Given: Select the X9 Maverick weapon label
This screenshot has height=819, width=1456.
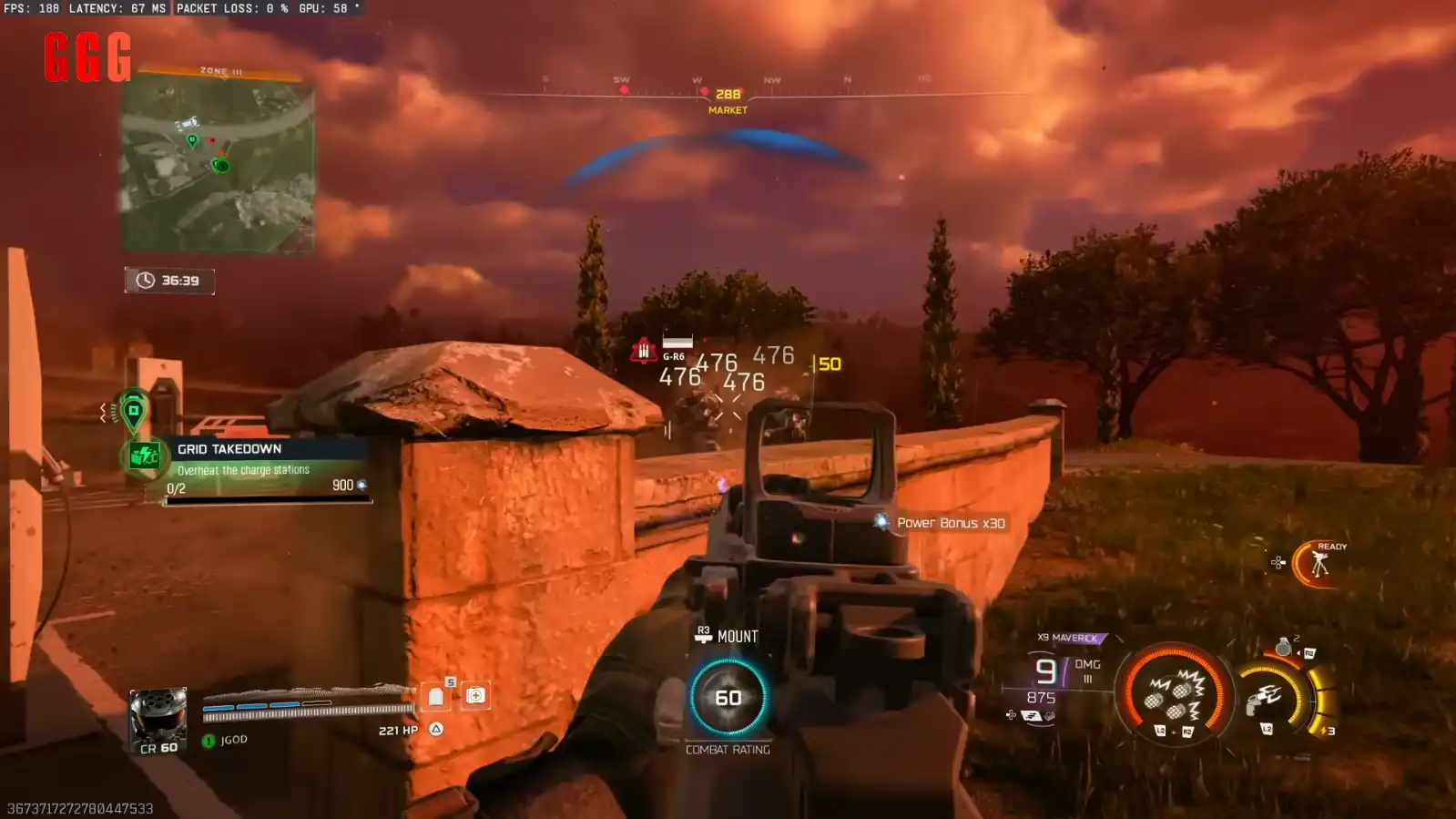Looking at the screenshot, I should [x=1072, y=638].
